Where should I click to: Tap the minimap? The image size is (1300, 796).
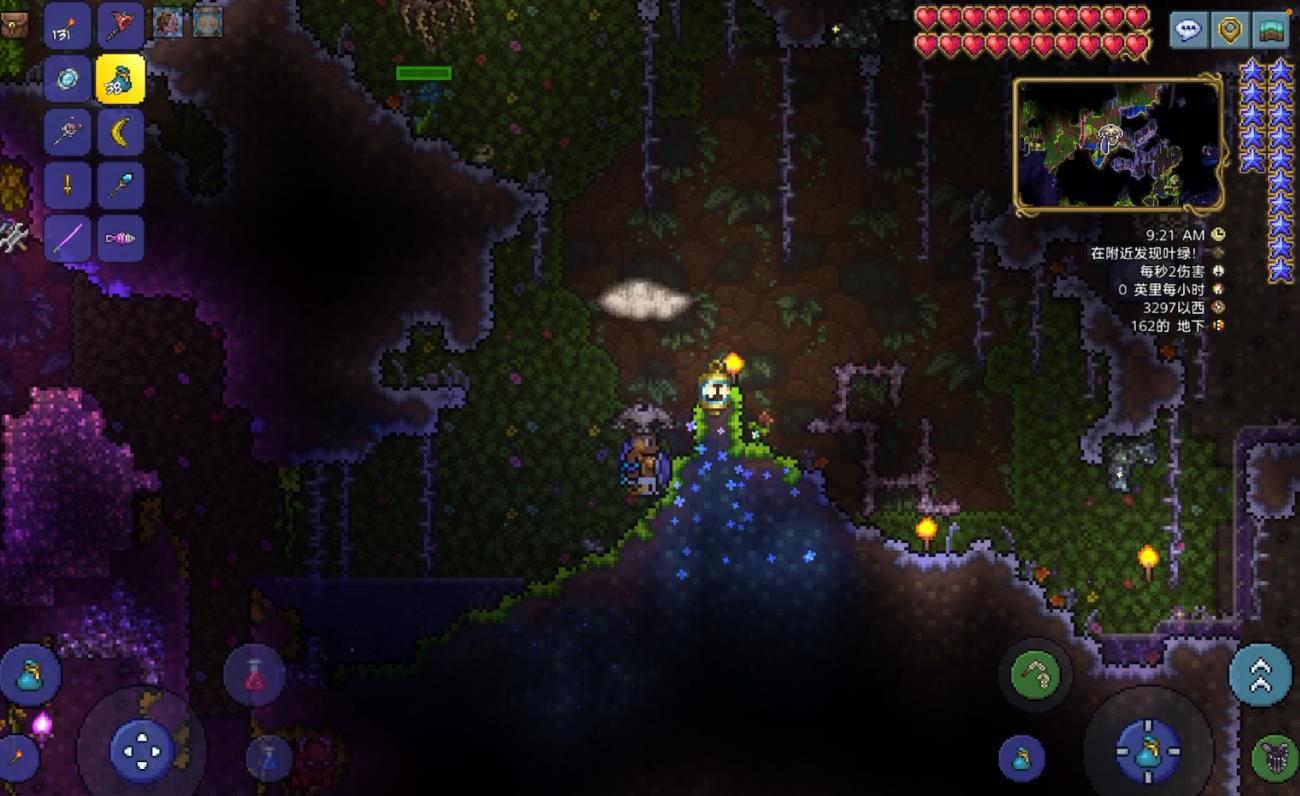coord(1118,146)
